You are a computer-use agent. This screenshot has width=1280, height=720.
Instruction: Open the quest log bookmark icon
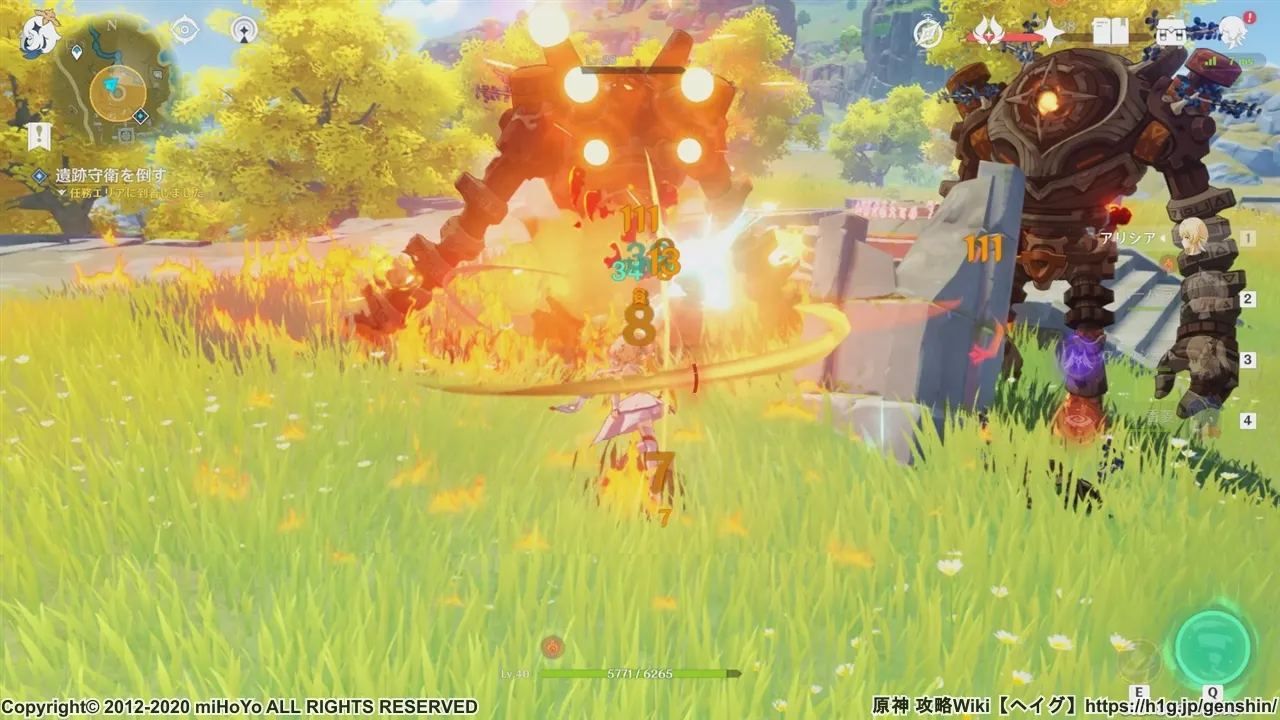[x=39, y=136]
